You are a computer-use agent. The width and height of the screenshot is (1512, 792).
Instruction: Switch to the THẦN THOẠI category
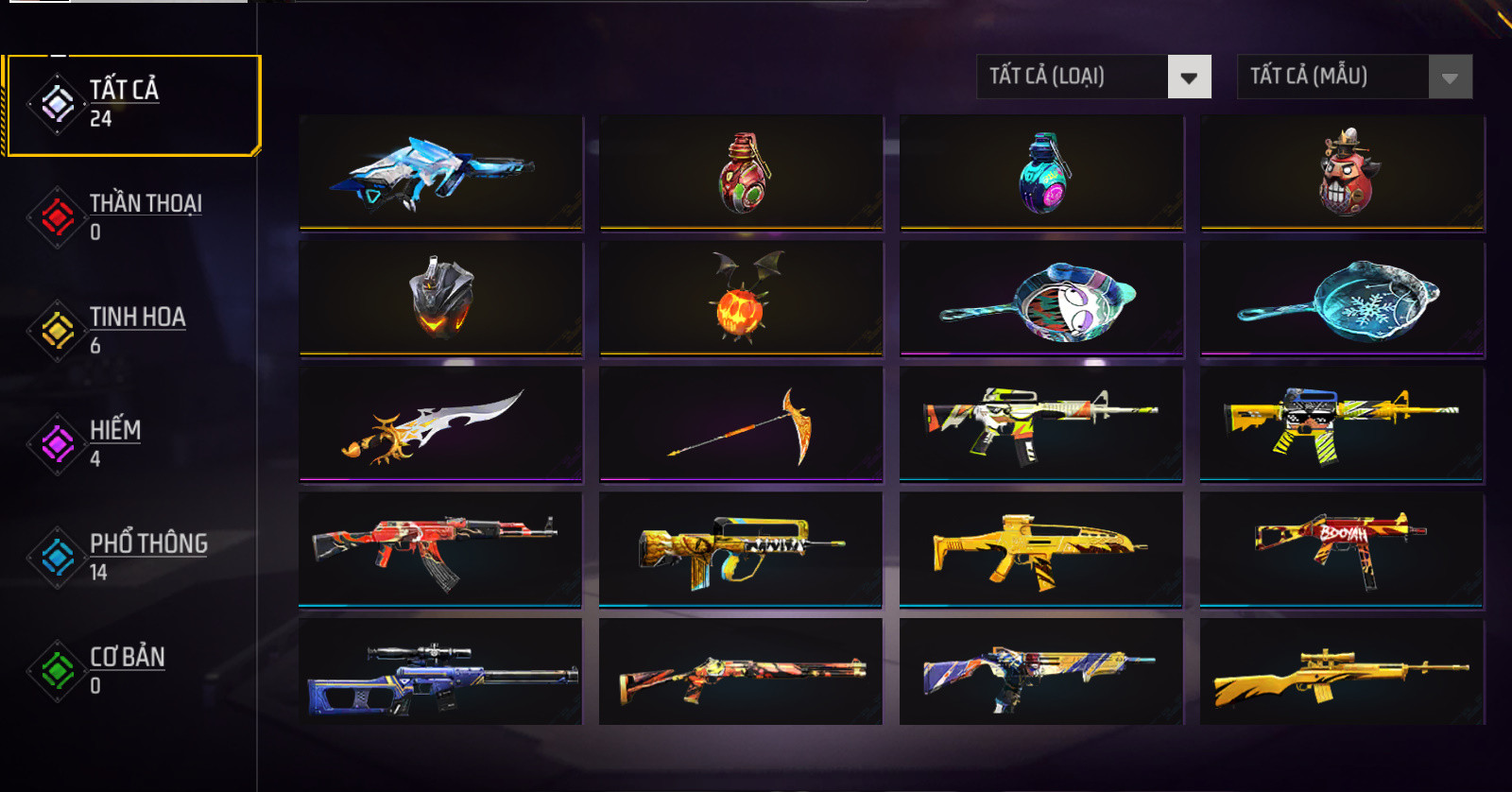tap(132, 217)
